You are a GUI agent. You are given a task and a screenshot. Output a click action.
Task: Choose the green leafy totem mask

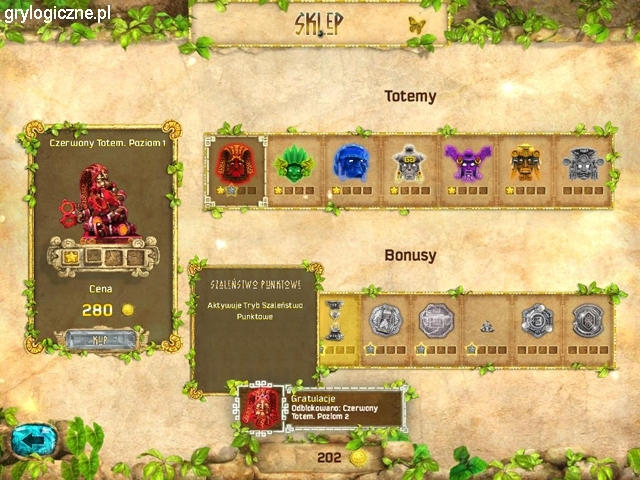(294, 164)
